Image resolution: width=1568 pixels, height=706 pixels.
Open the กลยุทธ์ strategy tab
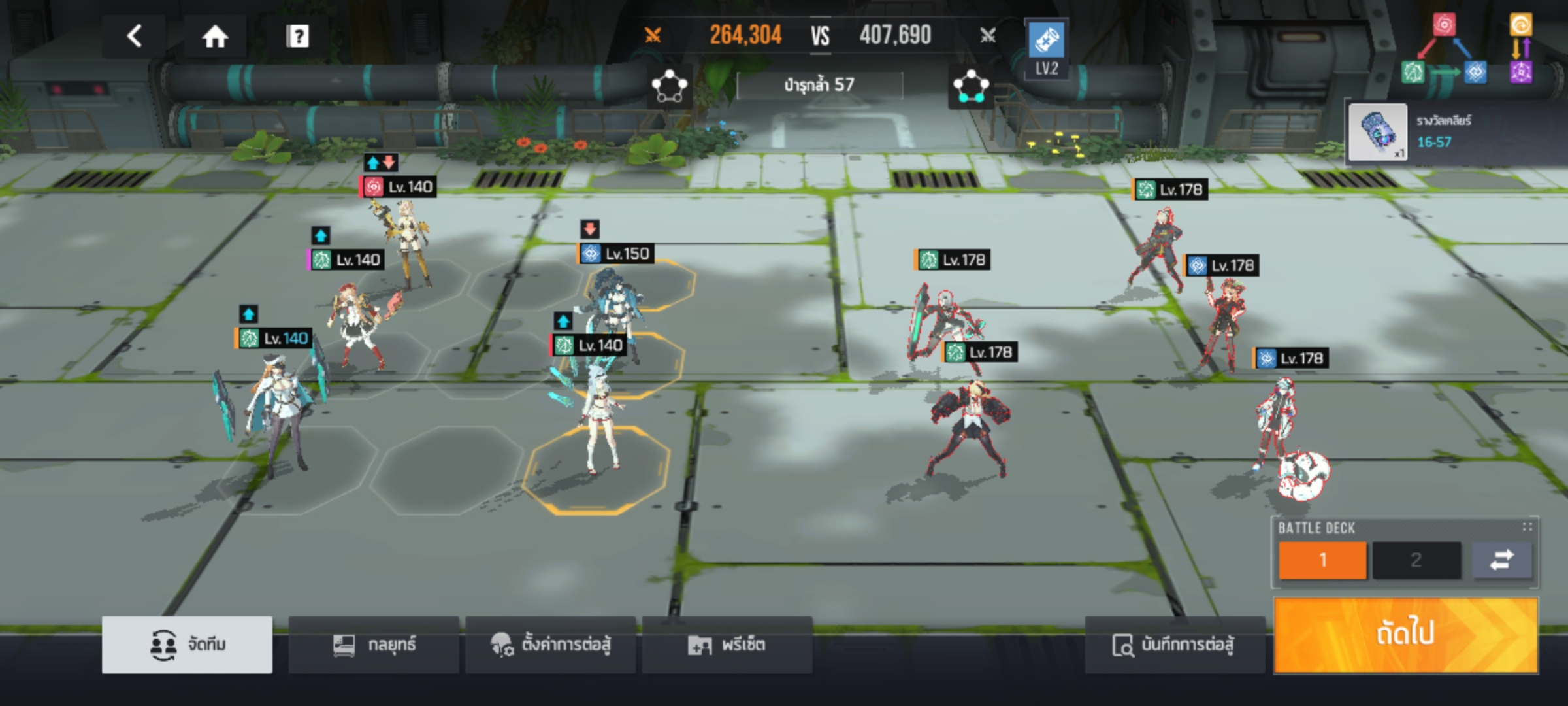[374, 645]
